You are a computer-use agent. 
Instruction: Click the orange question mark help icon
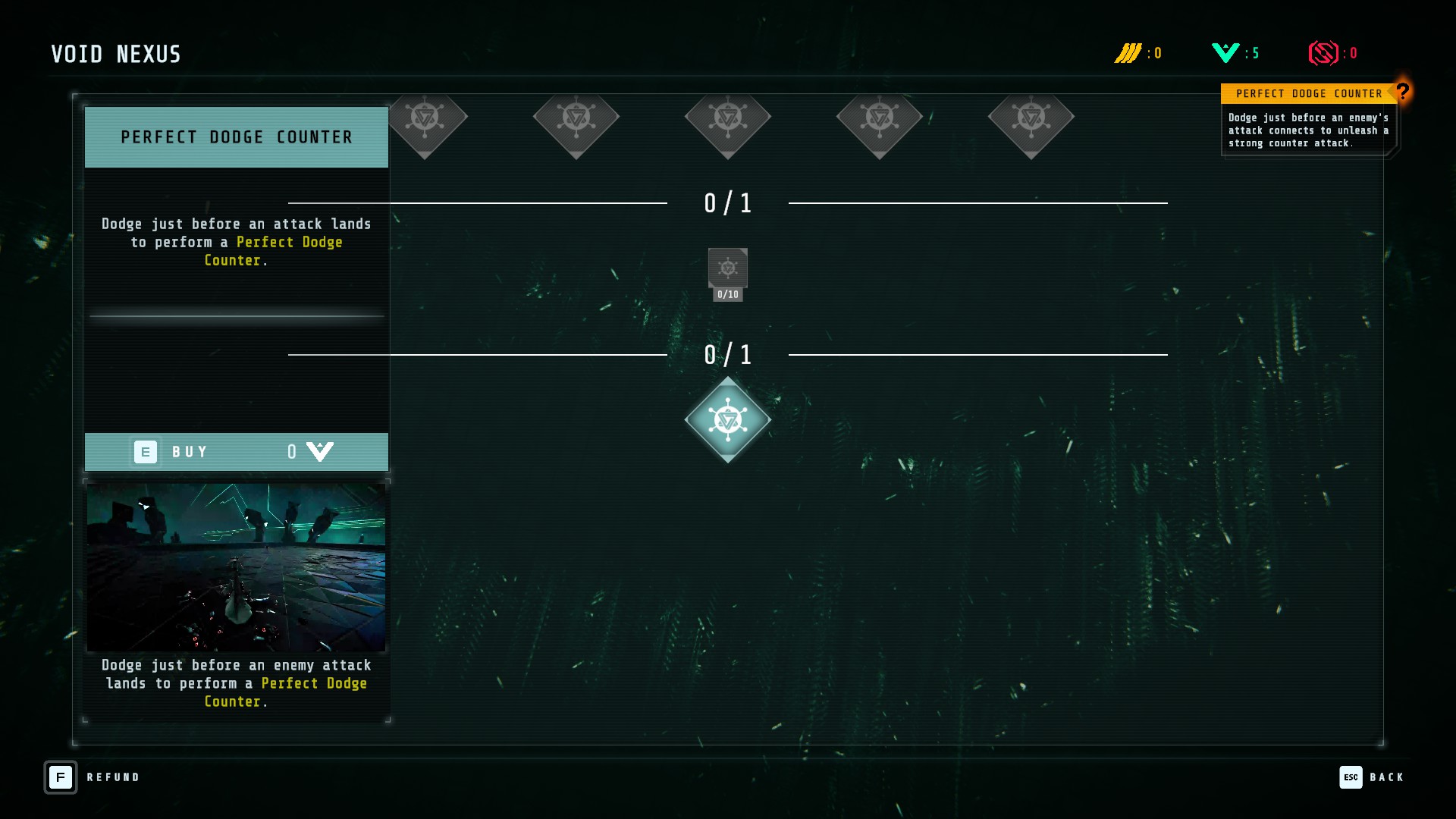pyautogui.click(x=1402, y=93)
